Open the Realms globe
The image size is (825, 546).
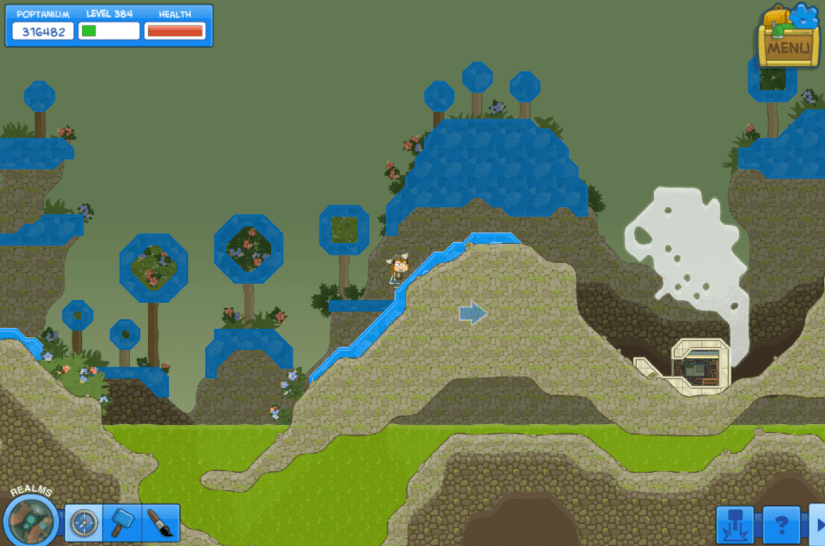point(31,519)
